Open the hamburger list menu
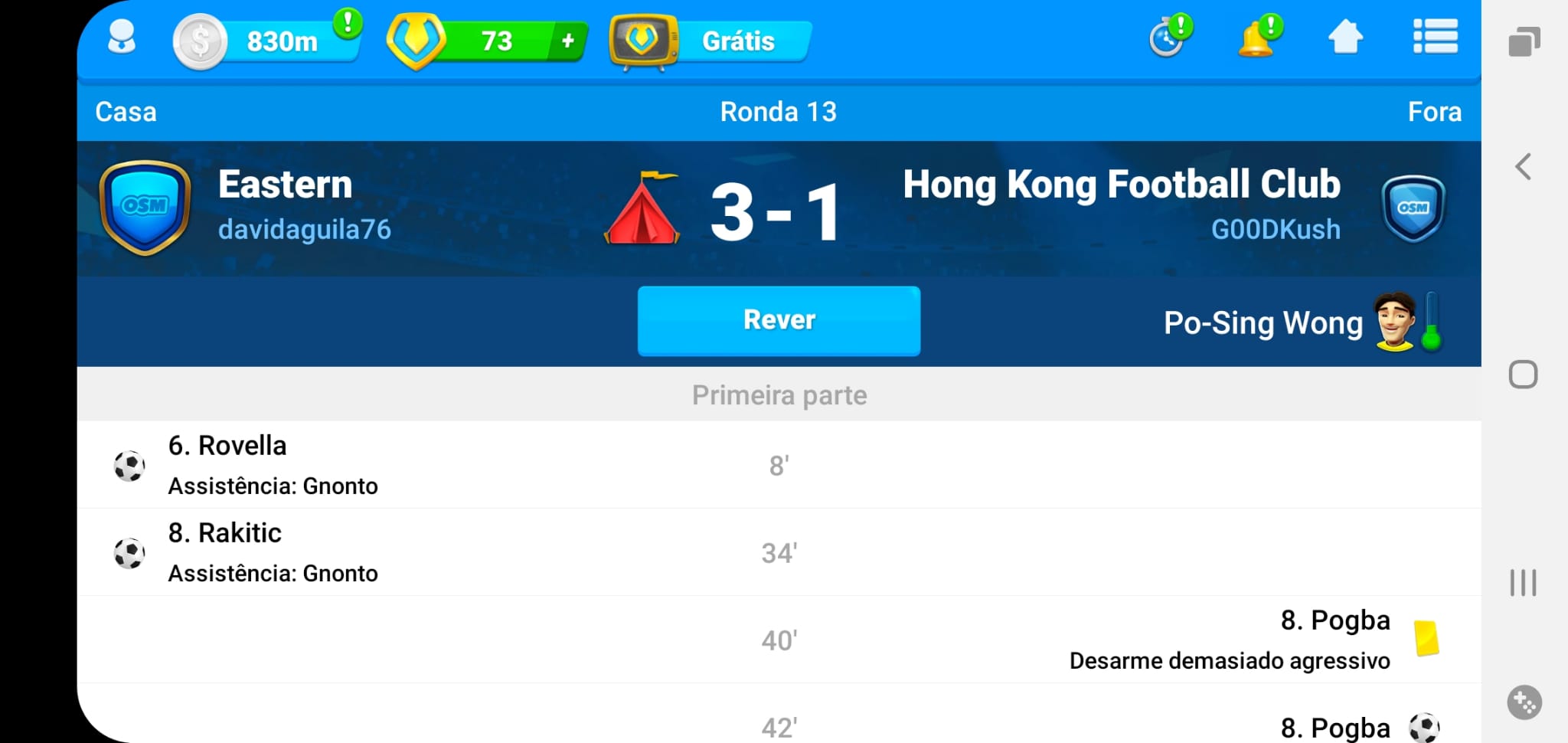 point(1435,37)
